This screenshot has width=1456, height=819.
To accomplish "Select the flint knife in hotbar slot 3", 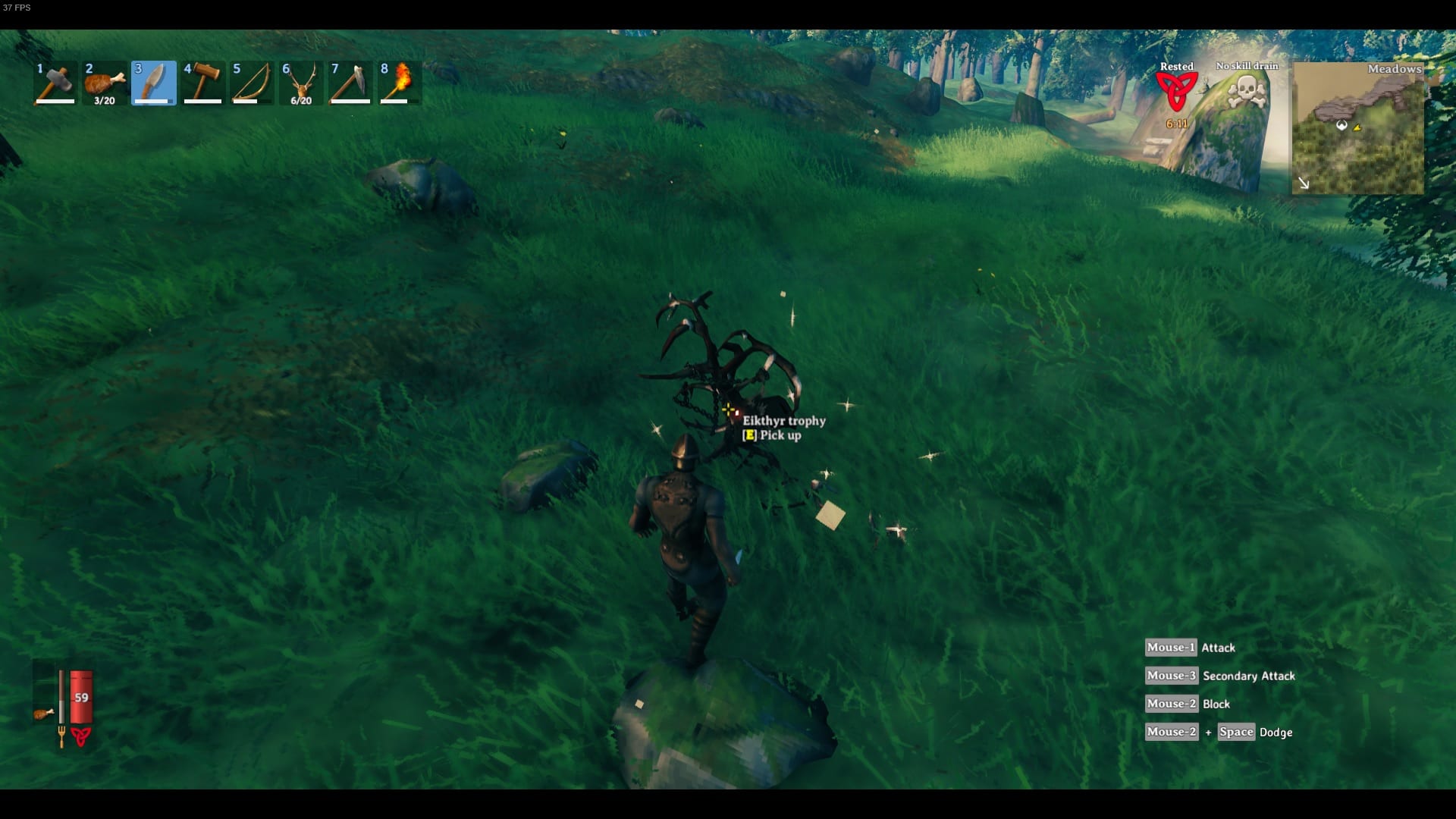I will coord(153,82).
